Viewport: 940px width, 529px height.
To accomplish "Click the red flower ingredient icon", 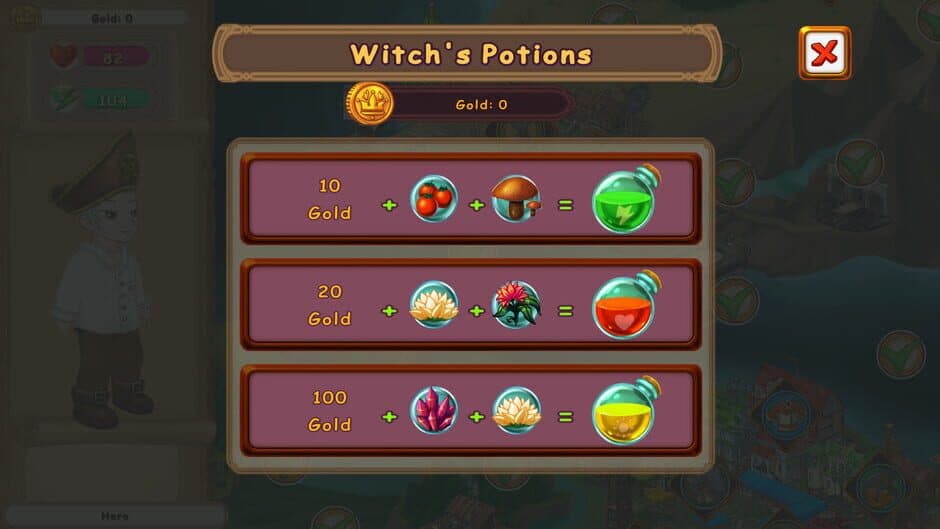I will [x=517, y=305].
